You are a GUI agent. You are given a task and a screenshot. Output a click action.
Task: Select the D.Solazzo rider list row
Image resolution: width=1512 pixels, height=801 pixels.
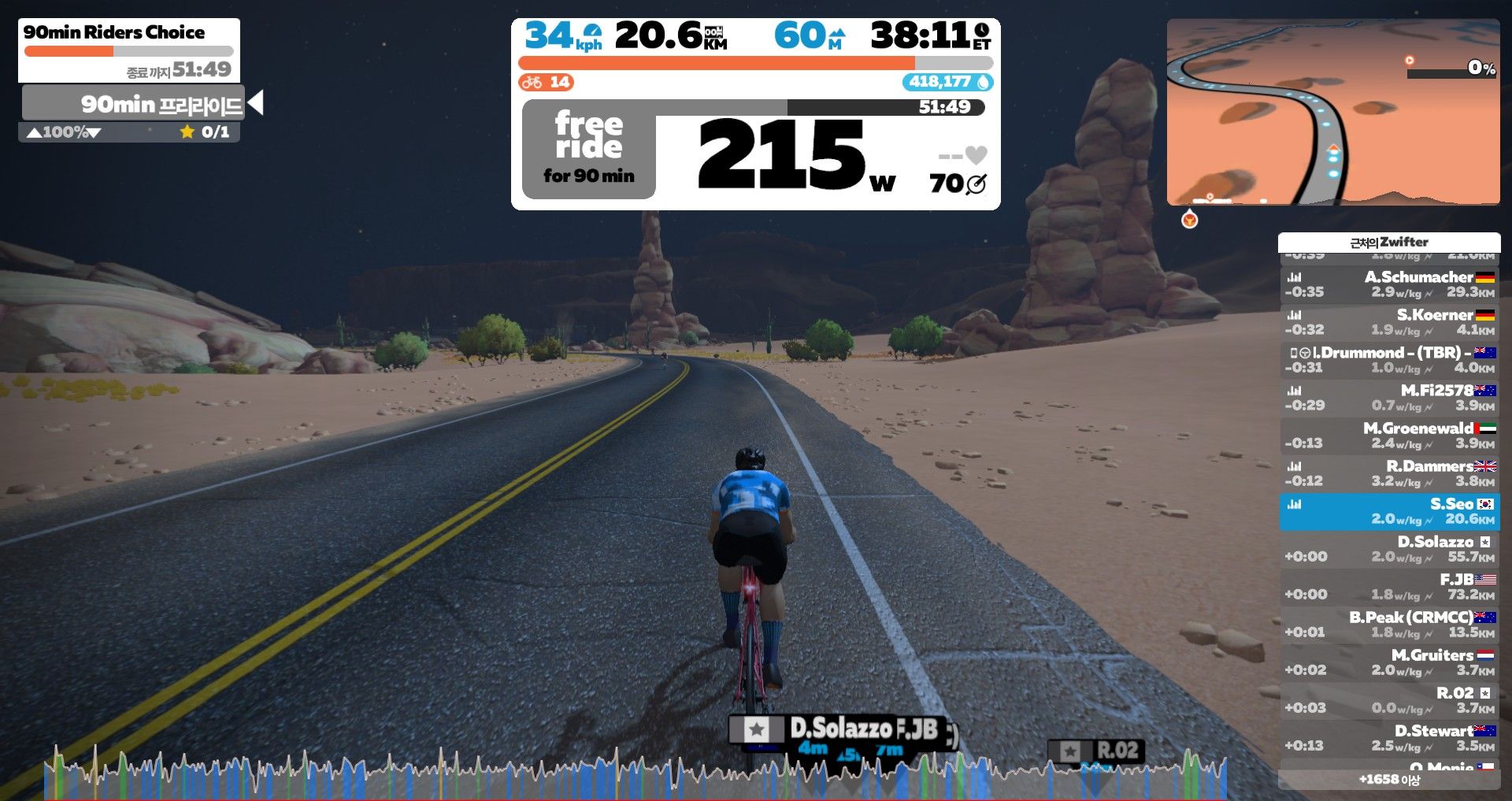[1389, 549]
